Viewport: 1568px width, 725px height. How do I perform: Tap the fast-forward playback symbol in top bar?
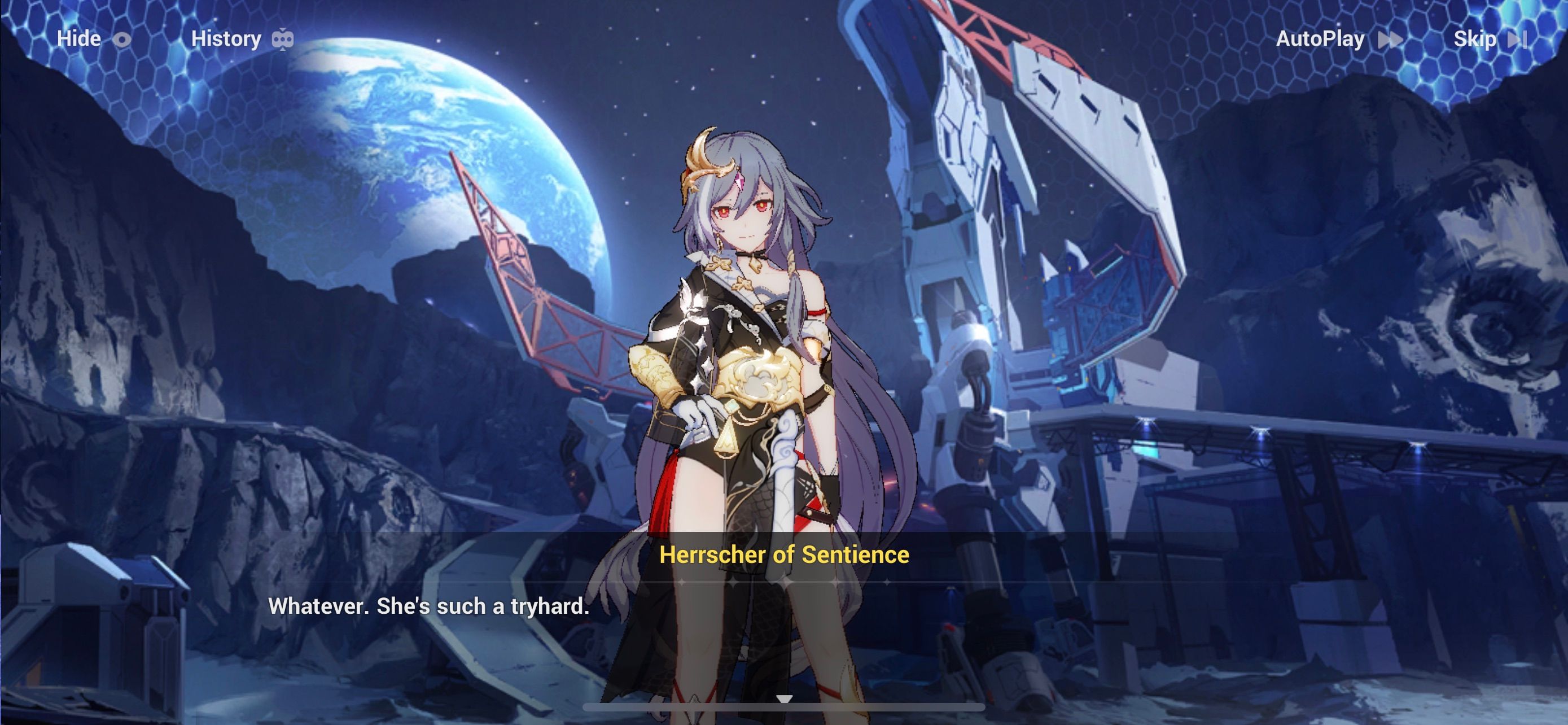1394,39
